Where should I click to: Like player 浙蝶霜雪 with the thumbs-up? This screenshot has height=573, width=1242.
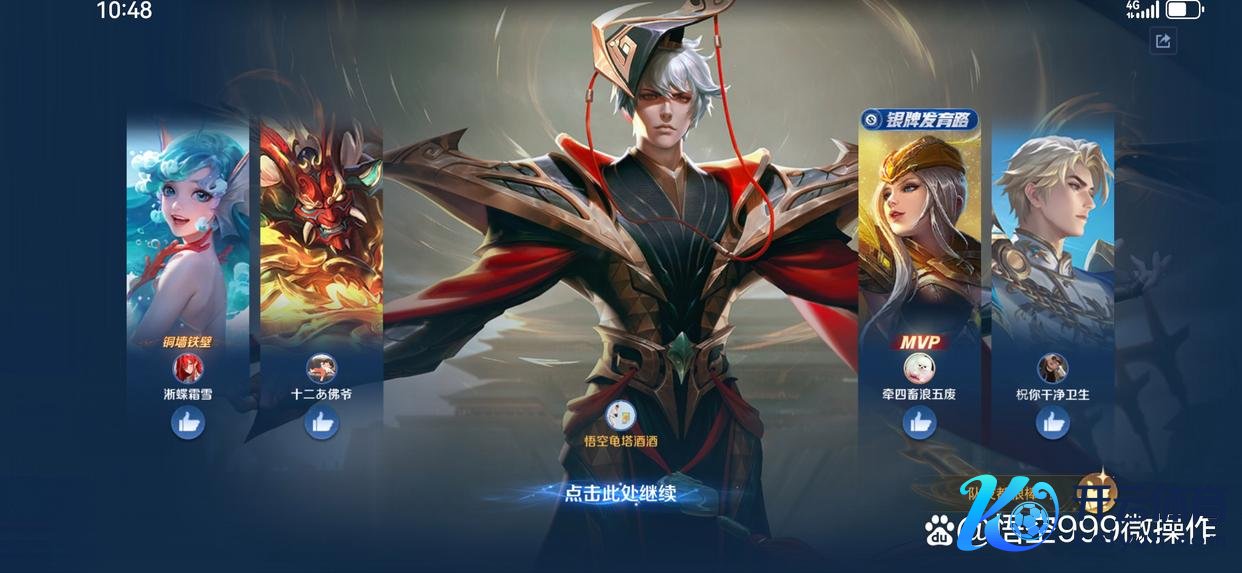coord(188,423)
